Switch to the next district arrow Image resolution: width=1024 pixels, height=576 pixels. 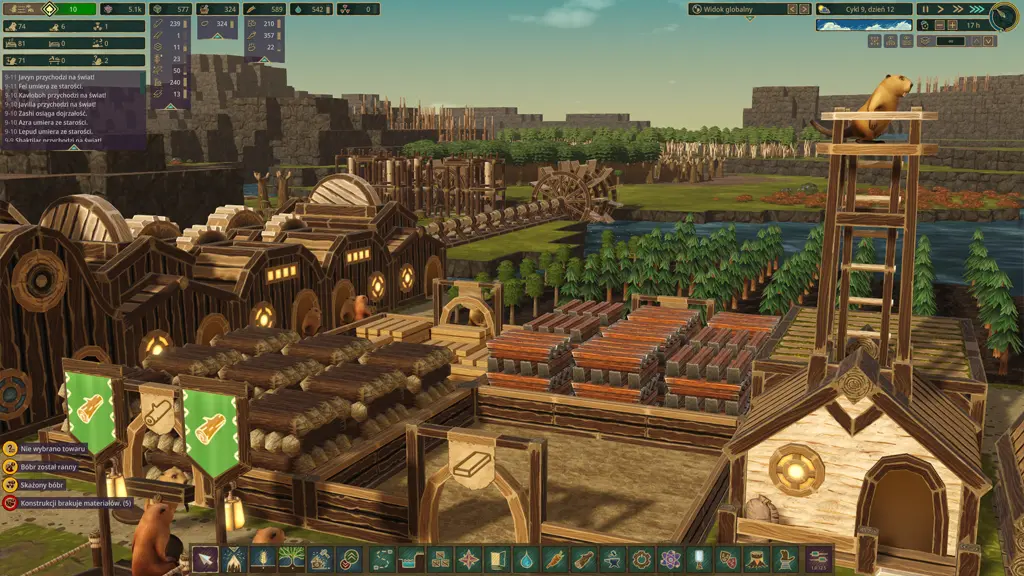(x=803, y=9)
